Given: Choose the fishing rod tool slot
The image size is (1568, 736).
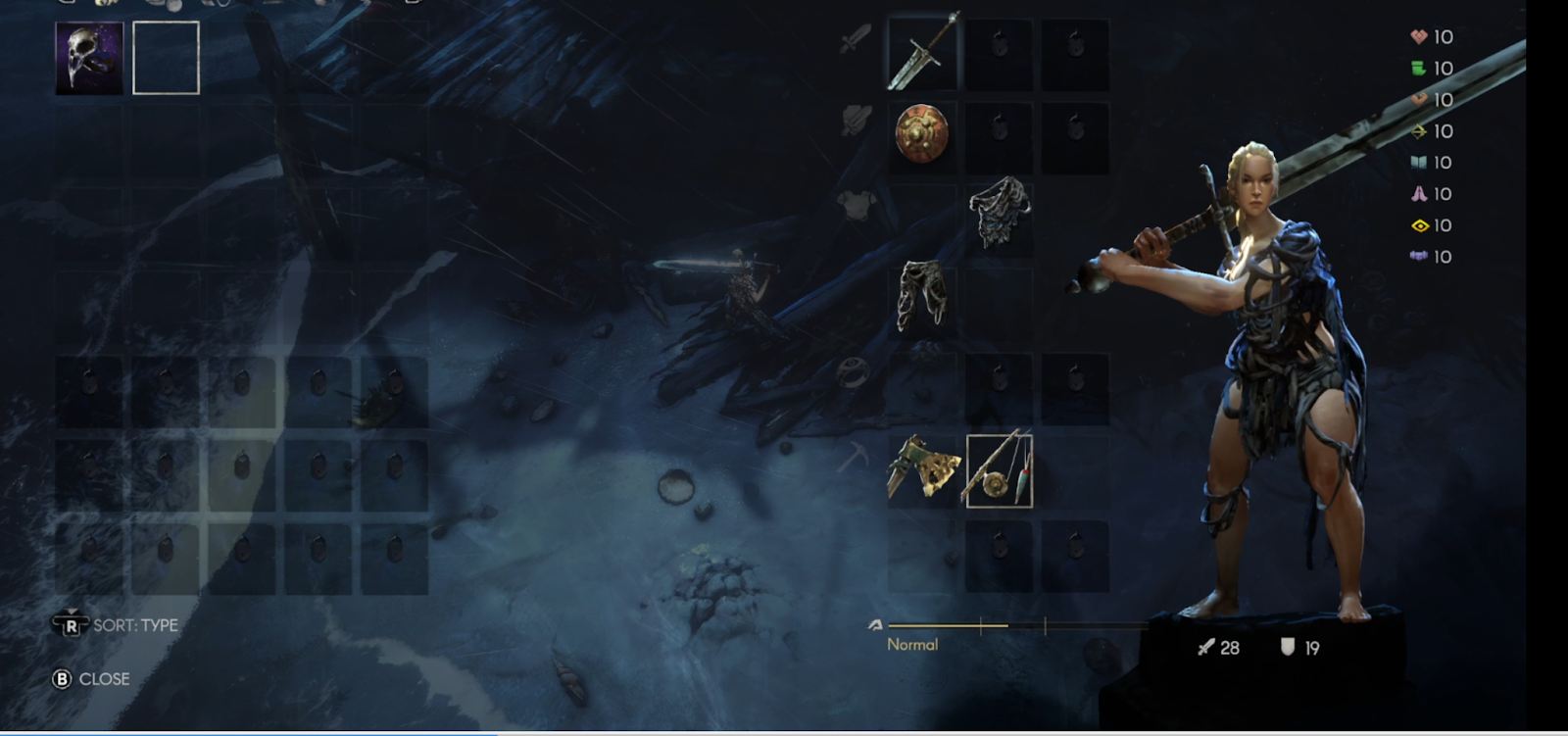Looking at the screenshot, I should 999,470.
